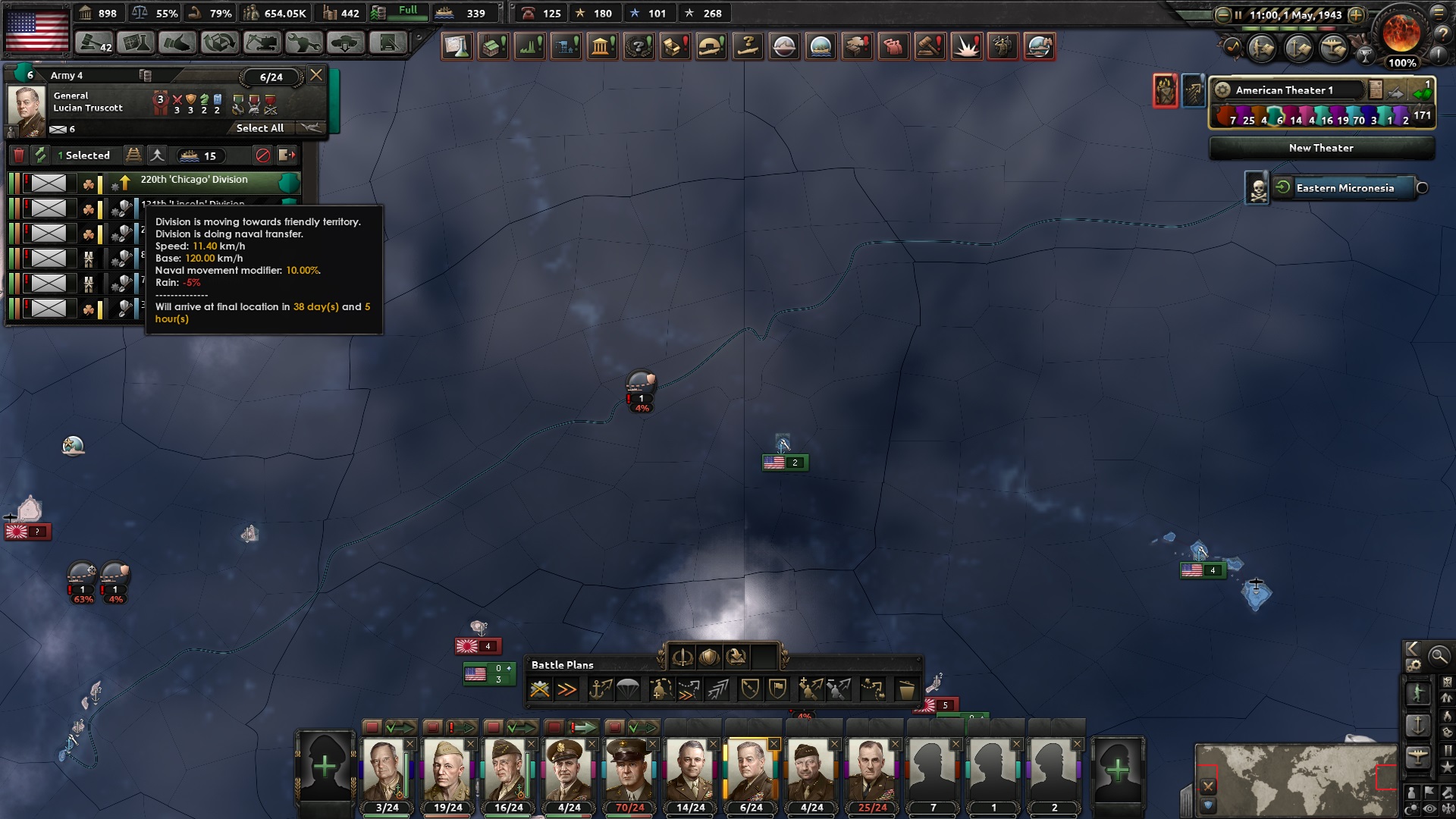Order strategic redeployment via the train icon
This screenshot has width=1456, height=819.
click(133, 155)
